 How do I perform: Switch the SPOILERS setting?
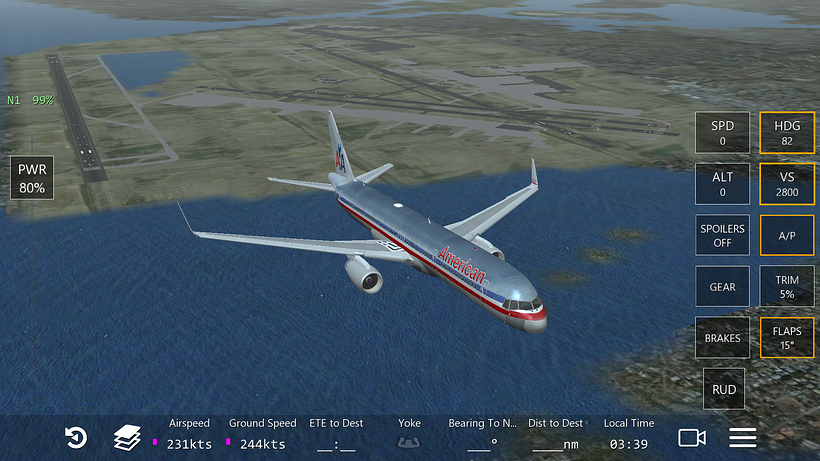722,236
